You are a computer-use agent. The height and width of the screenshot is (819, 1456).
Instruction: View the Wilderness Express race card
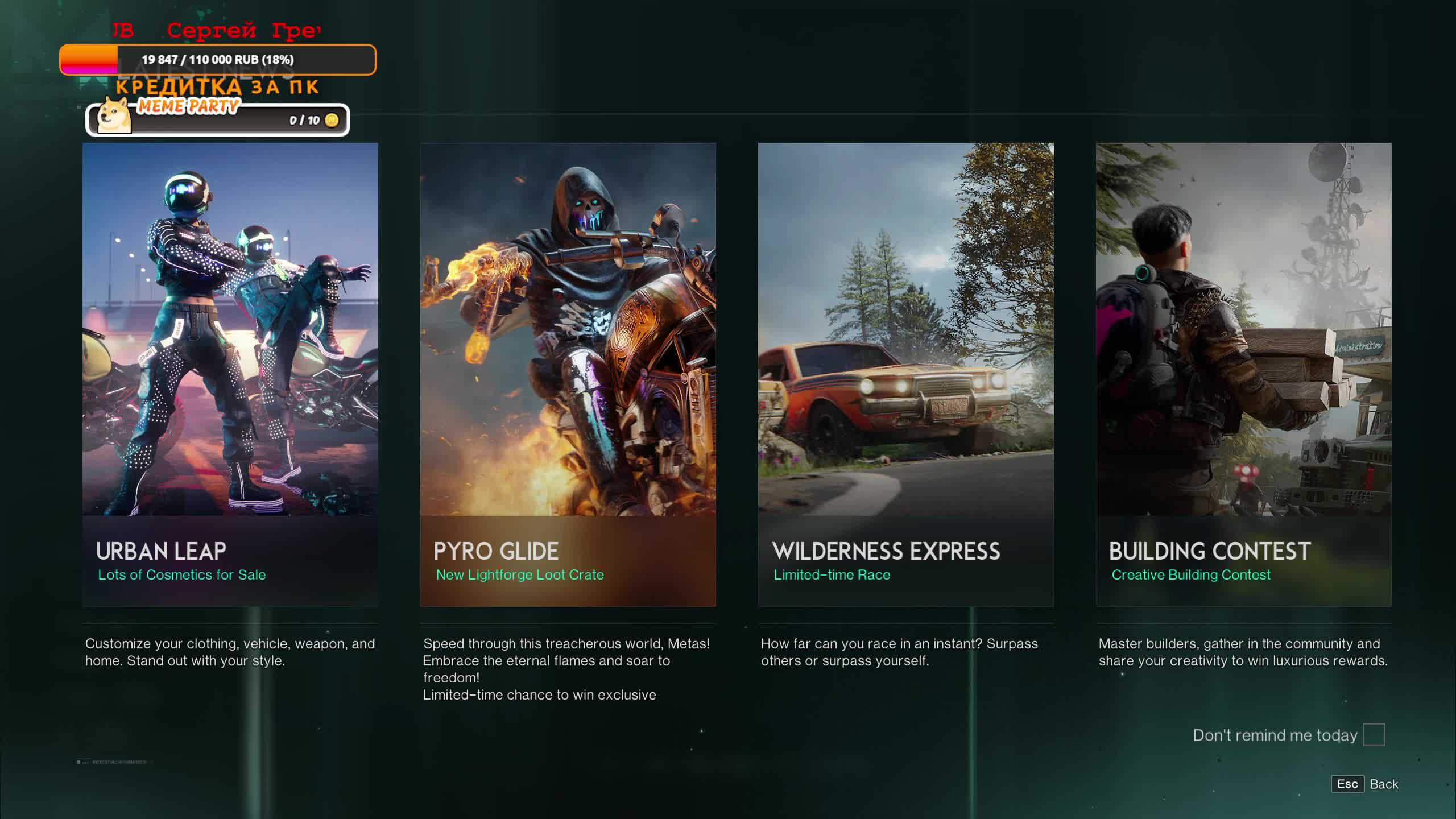click(x=905, y=374)
